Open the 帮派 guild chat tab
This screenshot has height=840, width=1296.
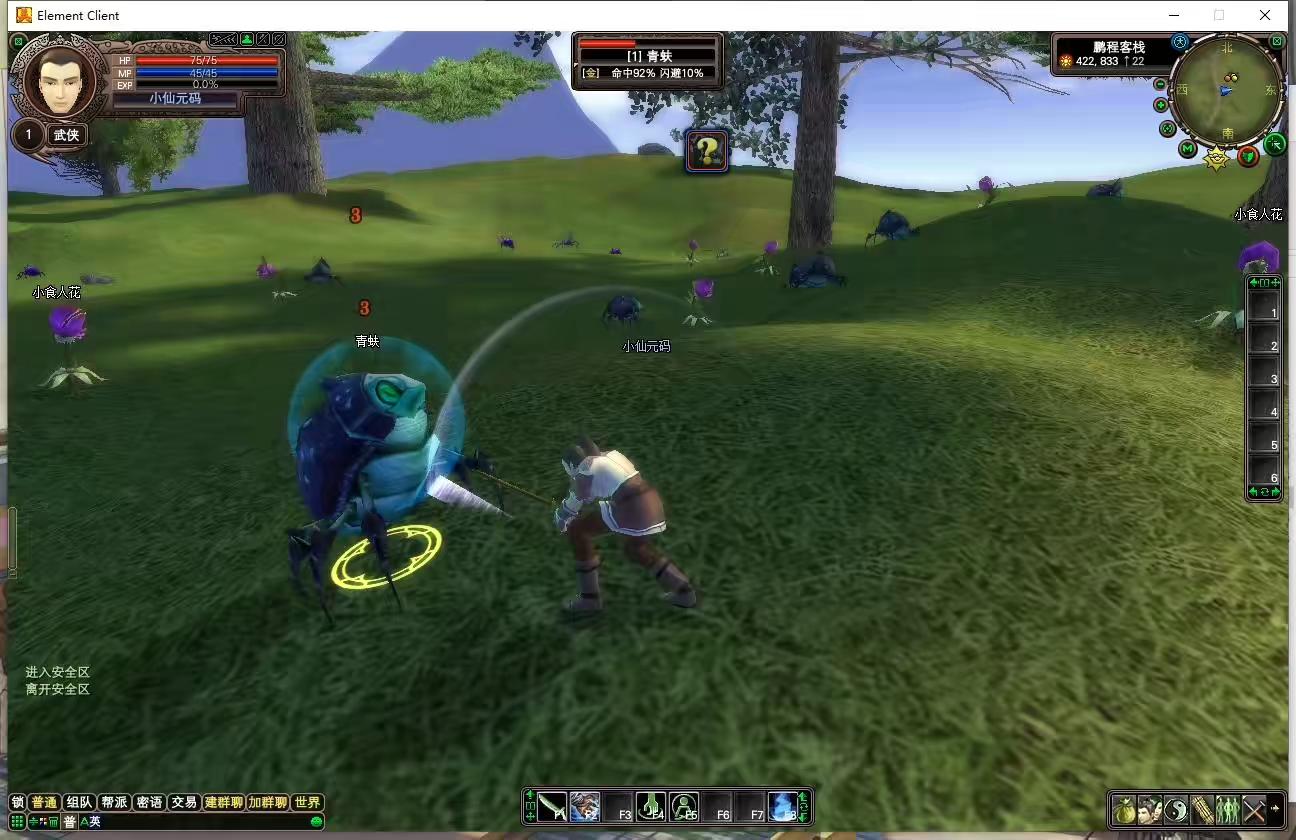(114, 802)
